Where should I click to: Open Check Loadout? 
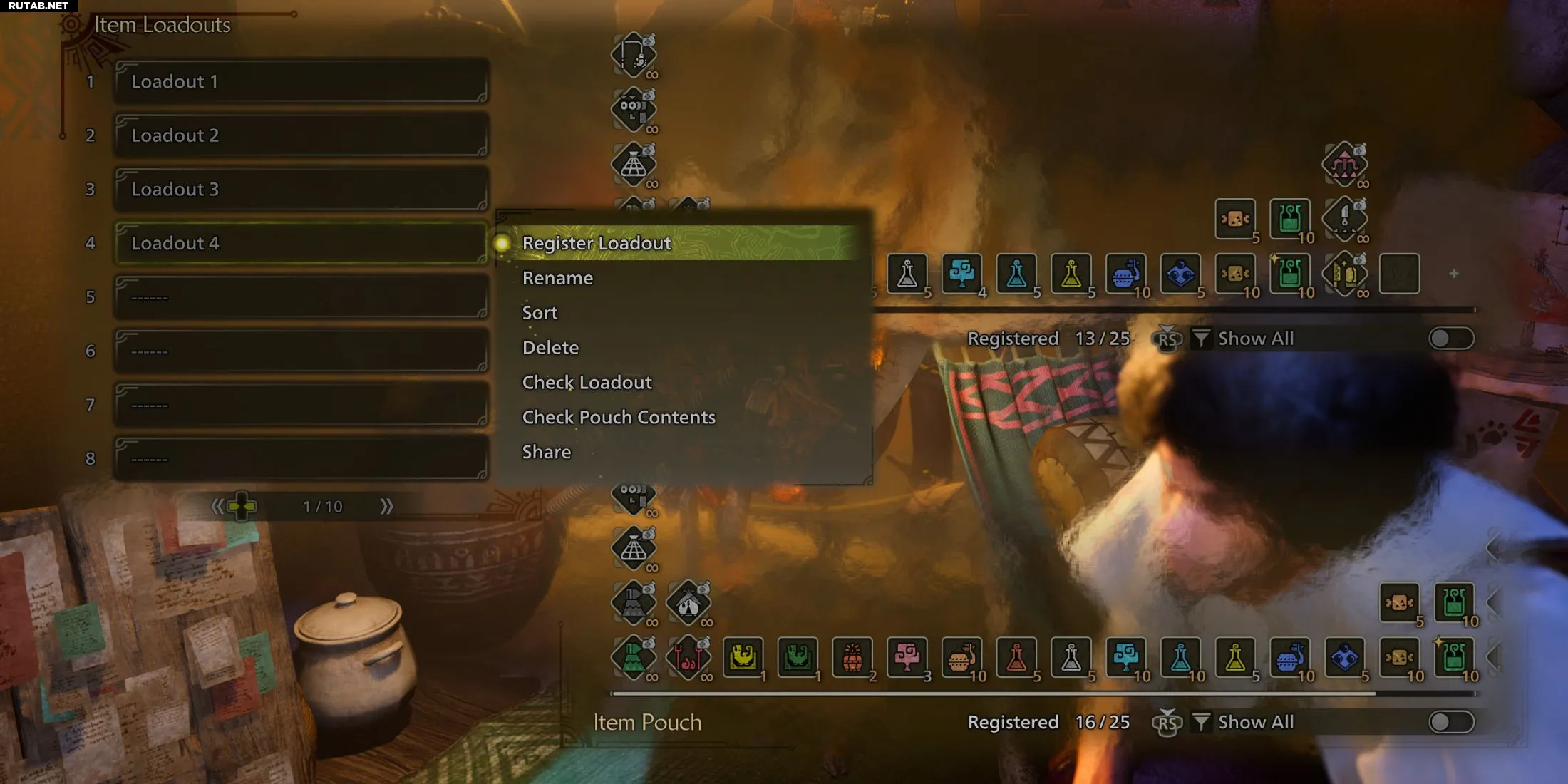(587, 383)
